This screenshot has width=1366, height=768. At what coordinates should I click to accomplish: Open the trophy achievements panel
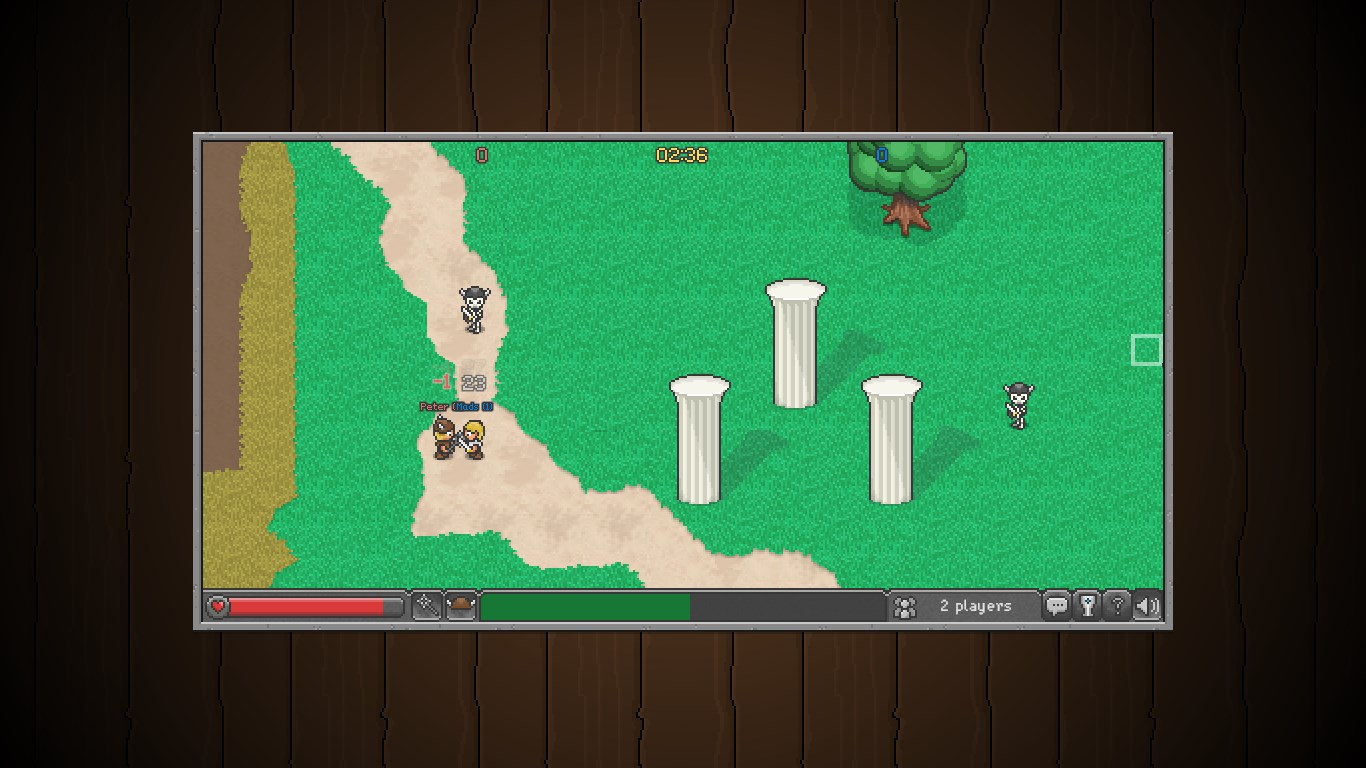point(1087,606)
